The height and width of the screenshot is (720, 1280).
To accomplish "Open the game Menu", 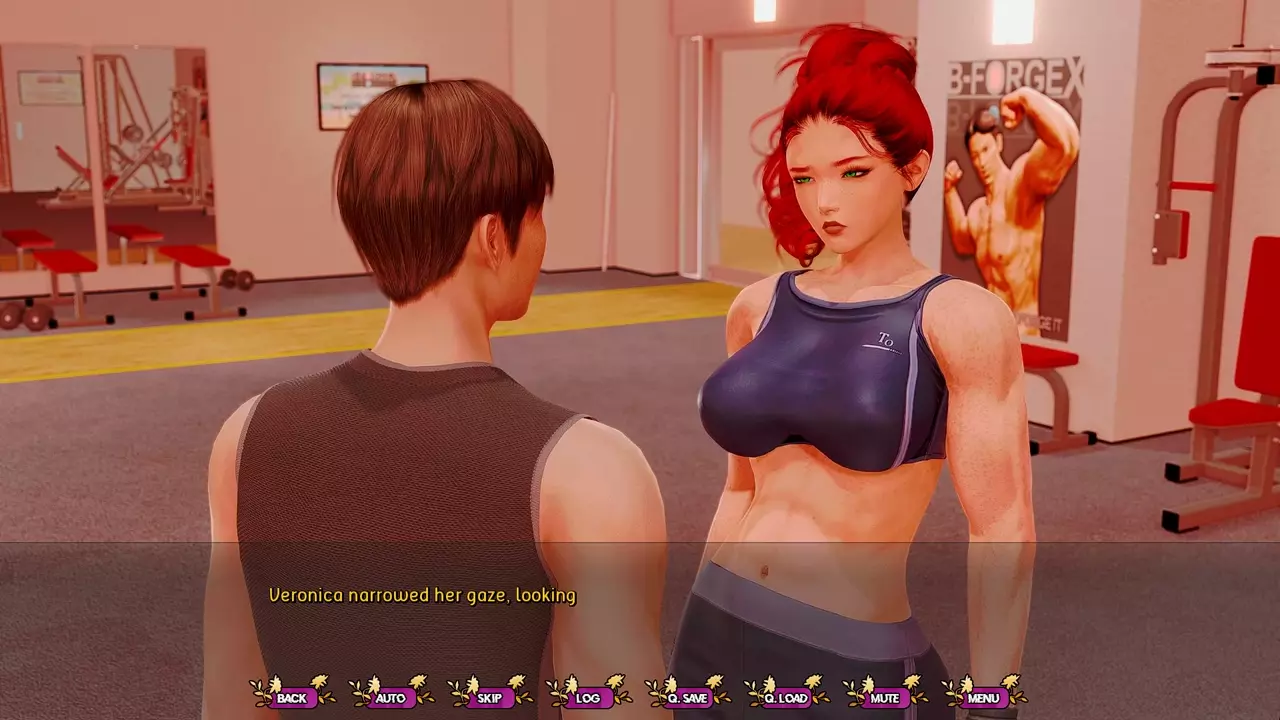I will click(x=983, y=698).
